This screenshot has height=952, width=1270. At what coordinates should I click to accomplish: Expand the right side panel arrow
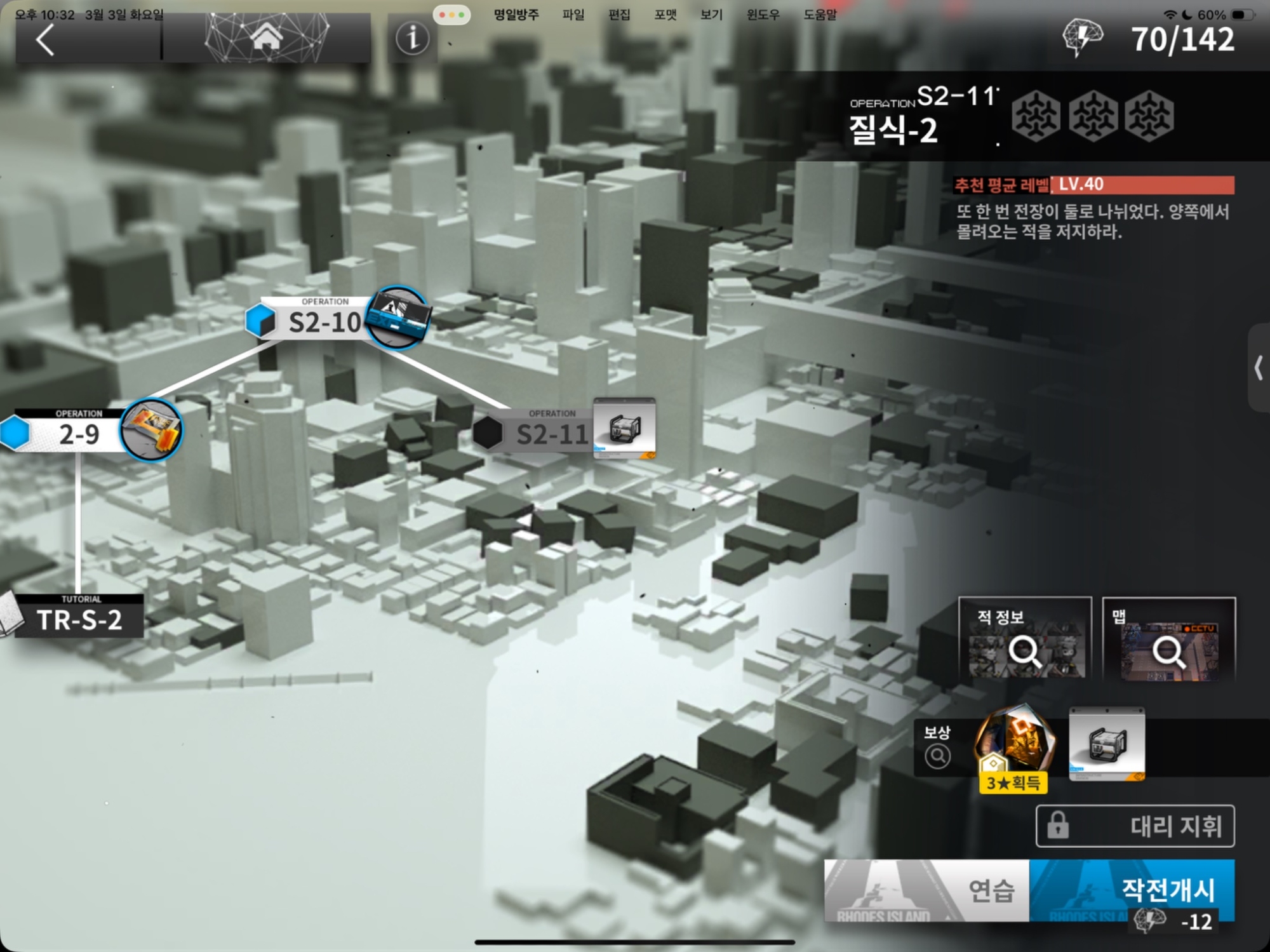(1259, 368)
